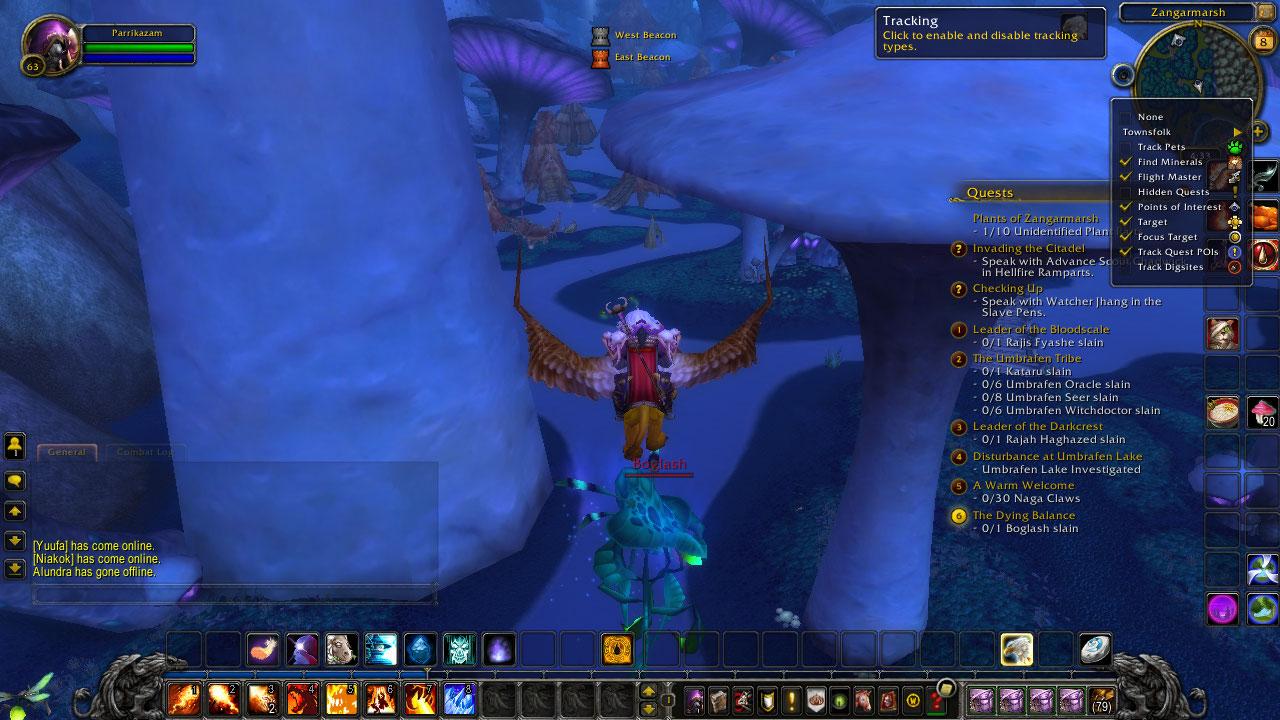This screenshot has height=720, width=1280.
Task: Cast the action bar slot 1 fire spell
Action: [183, 697]
